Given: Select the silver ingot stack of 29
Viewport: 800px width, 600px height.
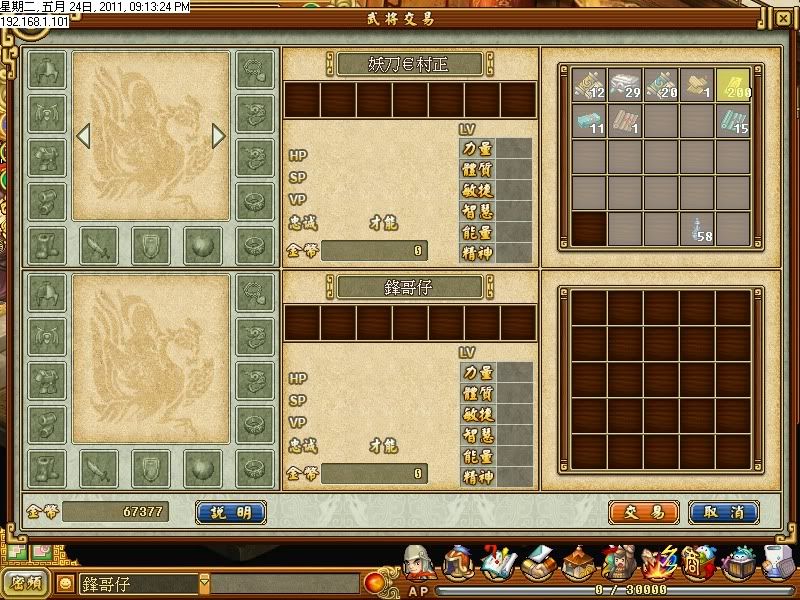Looking at the screenshot, I should [x=625, y=85].
